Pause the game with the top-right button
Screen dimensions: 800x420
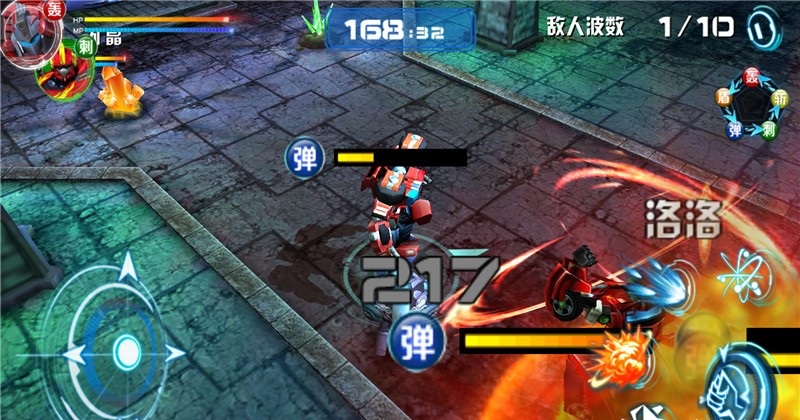tap(764, 25)
